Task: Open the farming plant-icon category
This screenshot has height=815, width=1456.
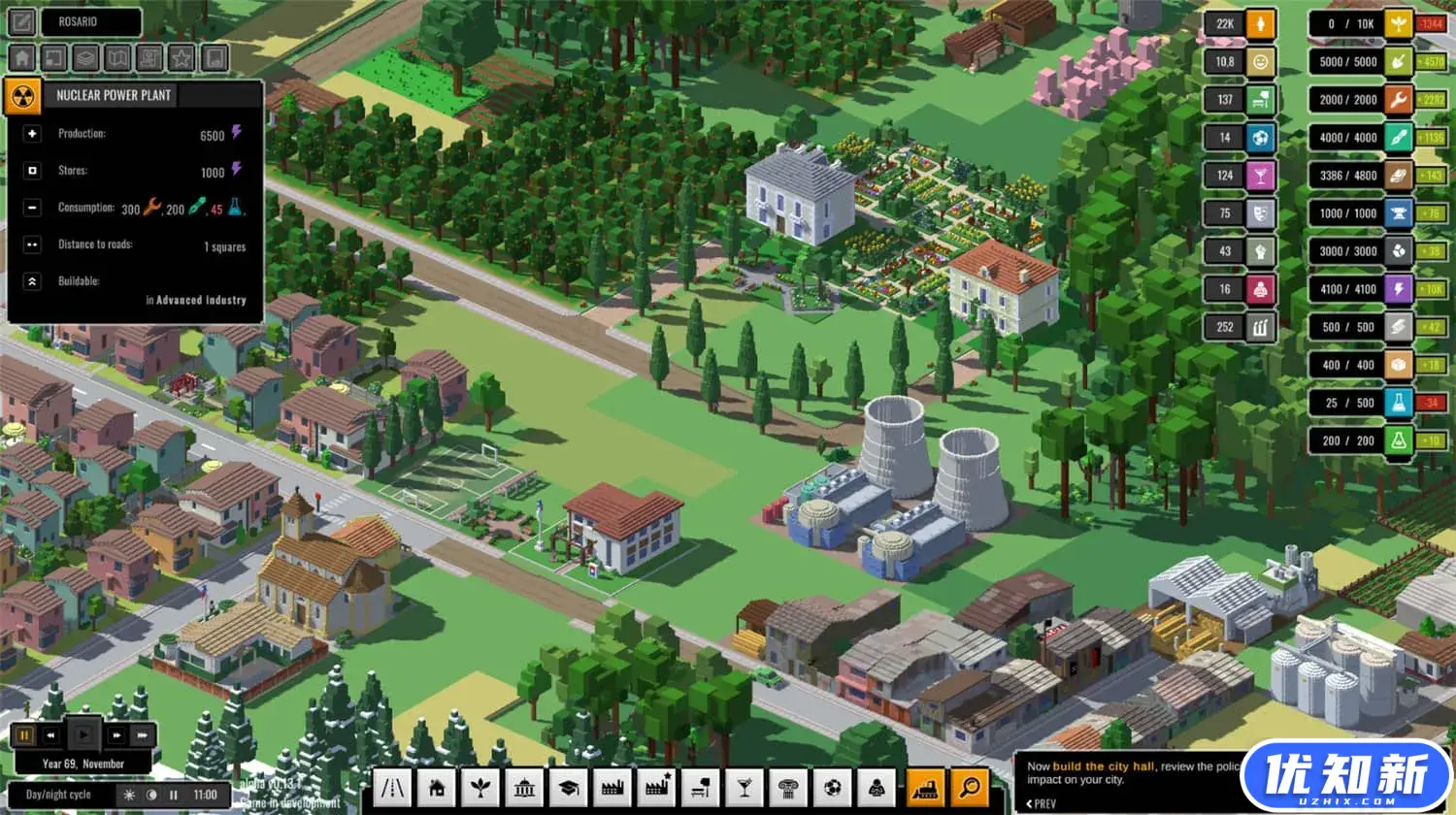Action: [480, 788]
